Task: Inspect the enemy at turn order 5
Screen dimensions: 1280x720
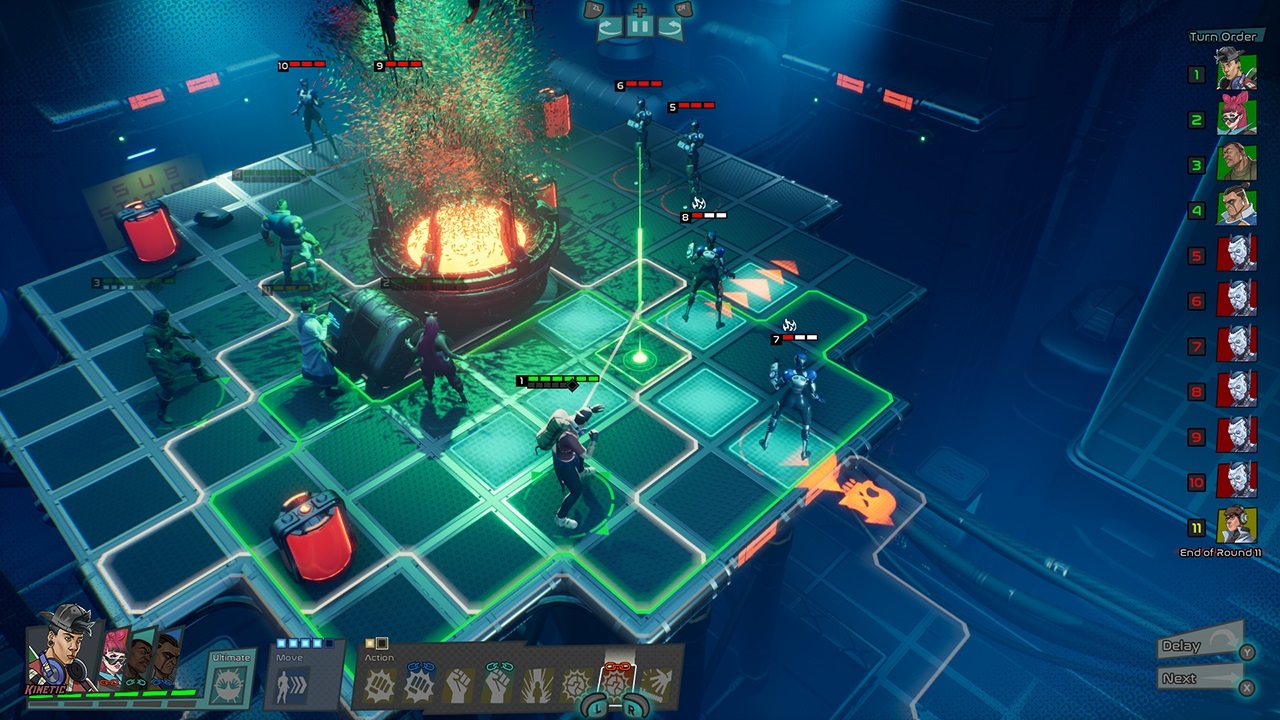Action: (1236, 253)
